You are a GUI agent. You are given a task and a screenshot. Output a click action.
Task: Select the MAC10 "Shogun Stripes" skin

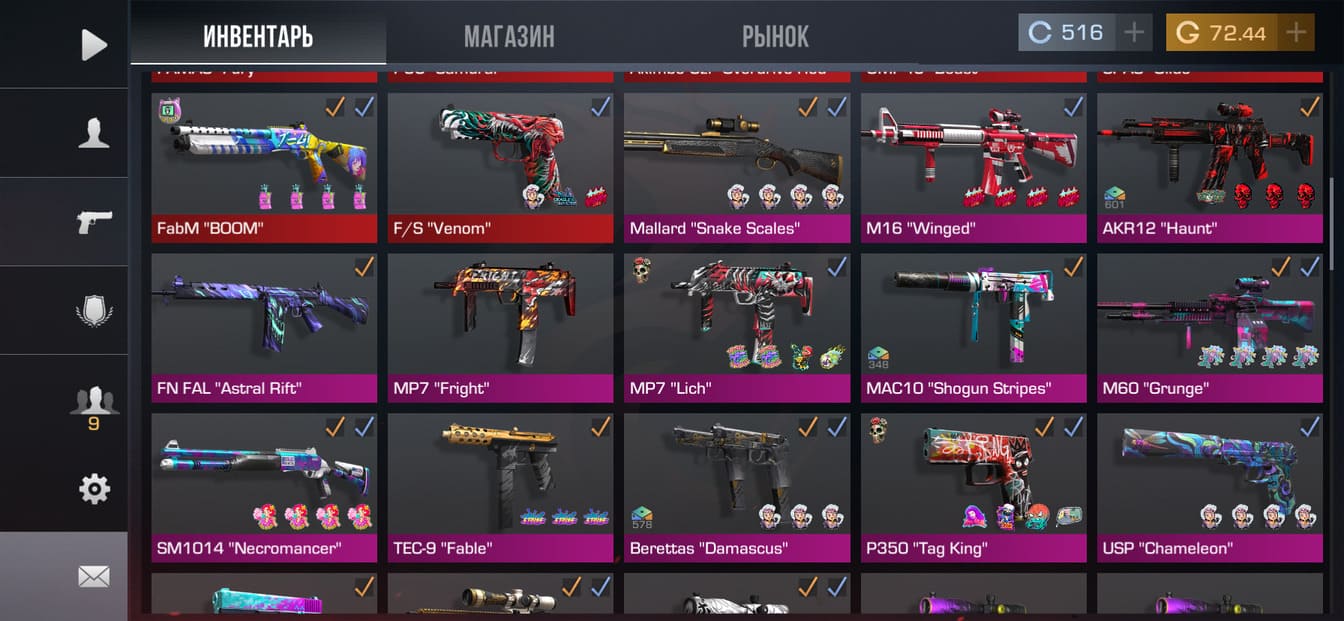pyautogui.click(x=973, y=327)
